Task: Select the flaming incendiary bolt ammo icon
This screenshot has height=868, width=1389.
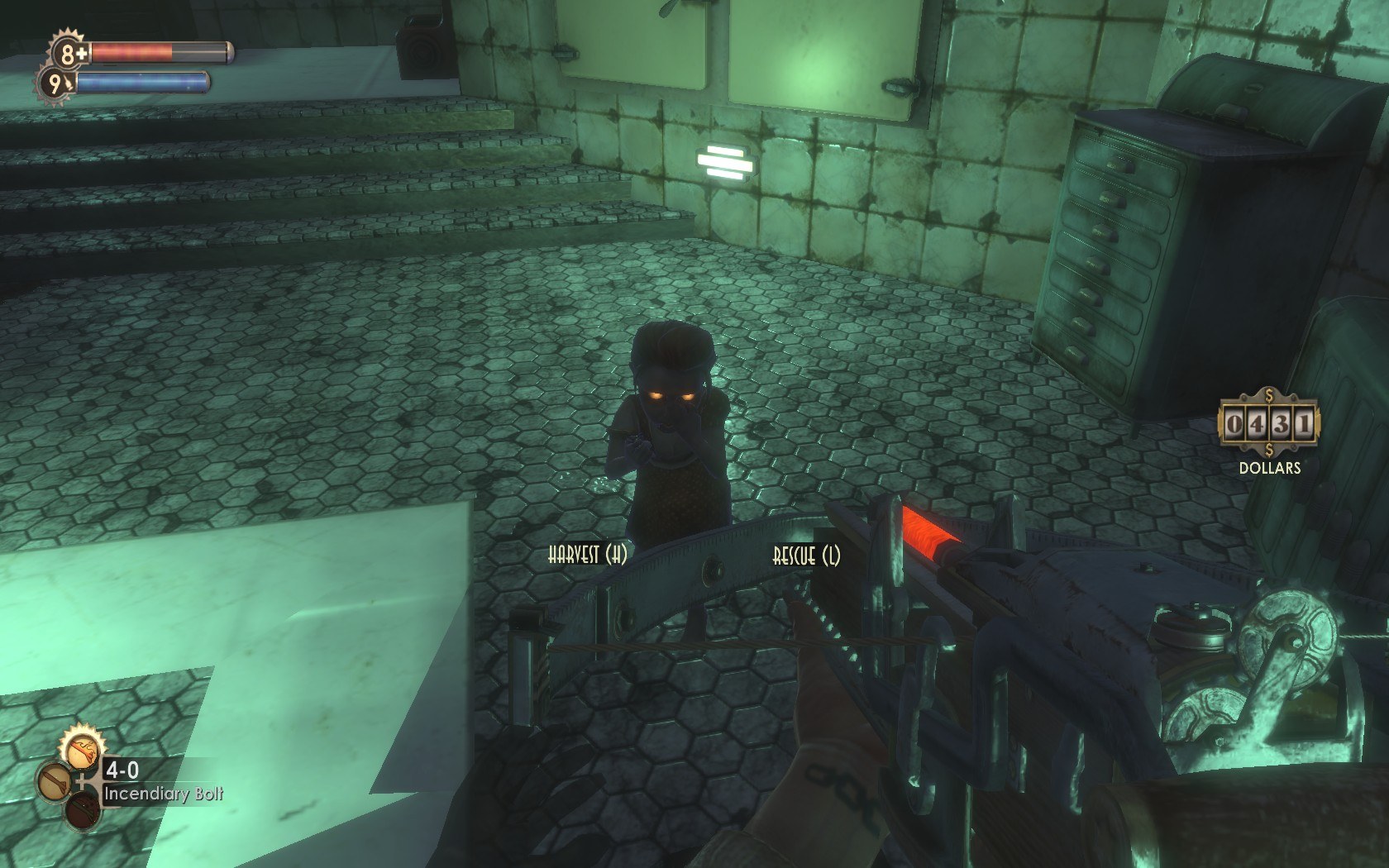Action: click(x=82, y=752)
